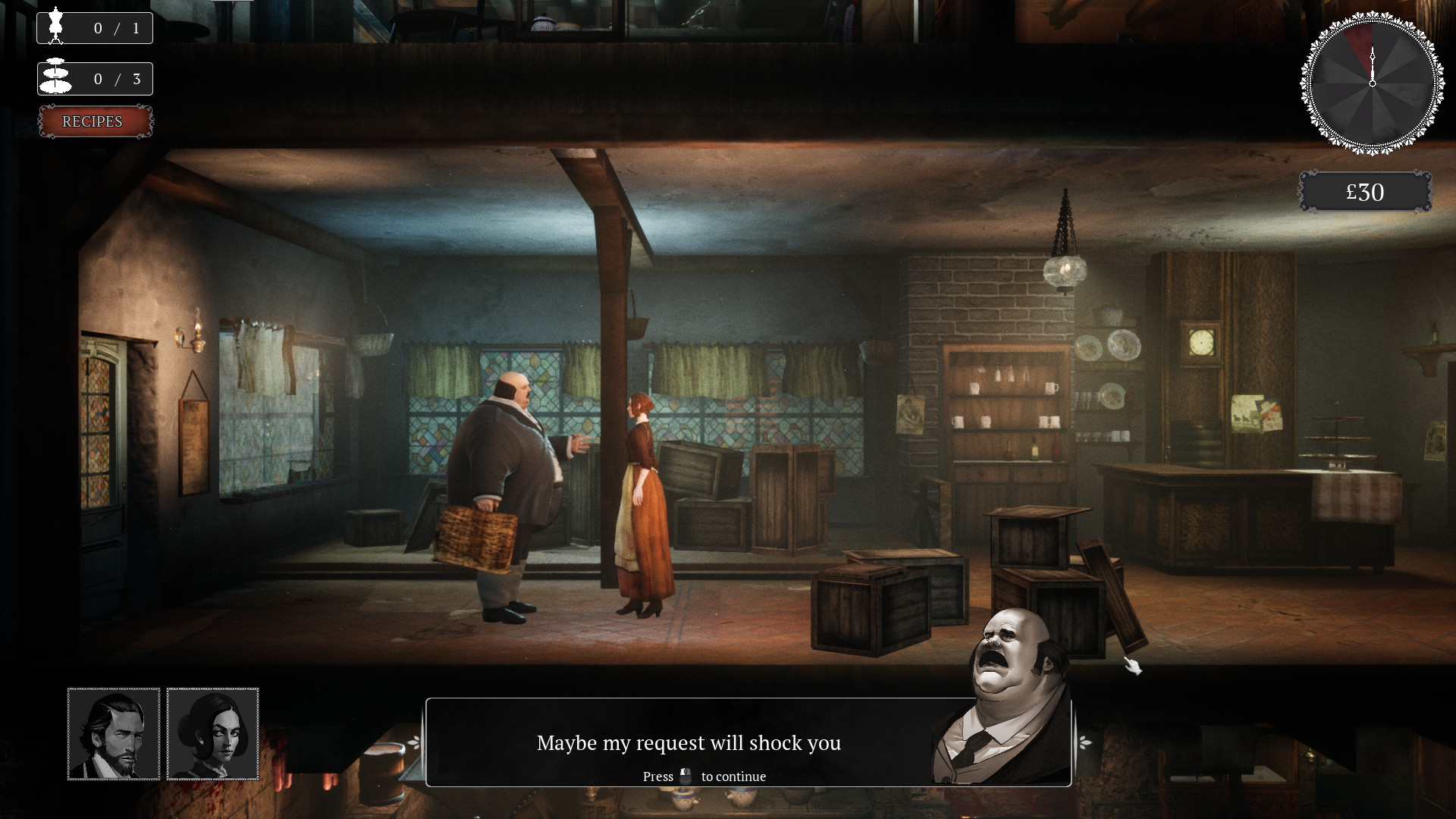Click the standing woman in the orange dress
The width and height of the screenshot is (1456, 819).
click(641, 493)
